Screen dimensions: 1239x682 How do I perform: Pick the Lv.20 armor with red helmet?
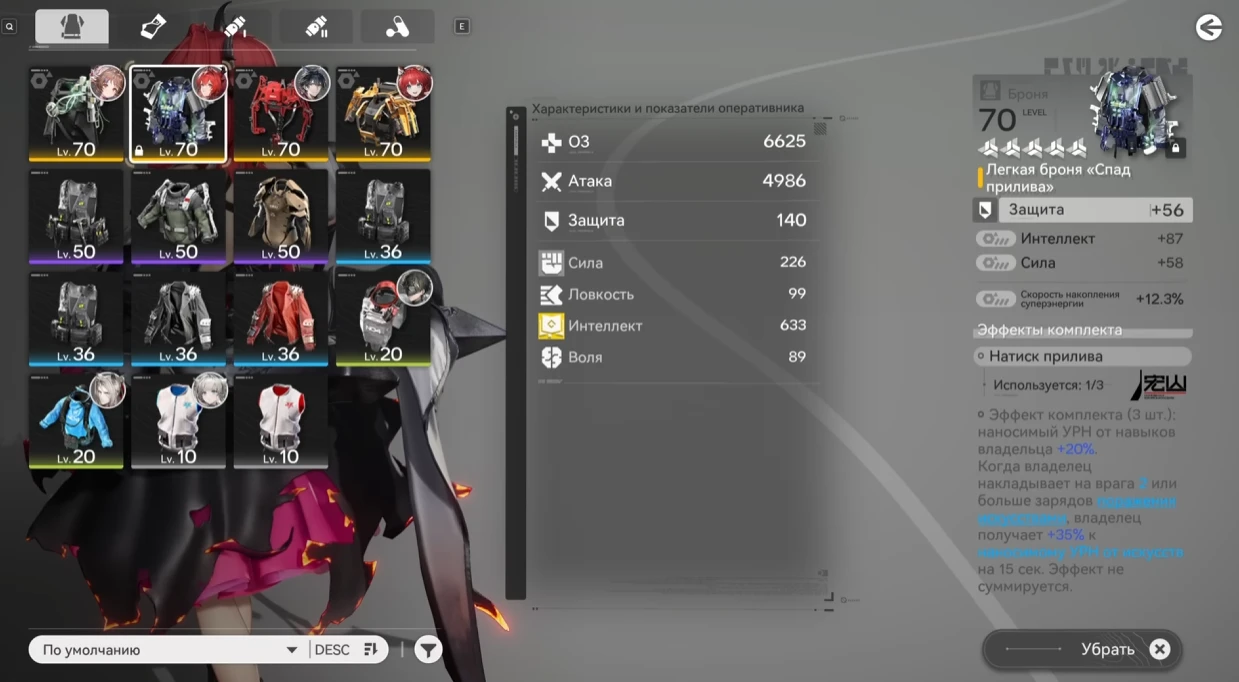point(383,319)
